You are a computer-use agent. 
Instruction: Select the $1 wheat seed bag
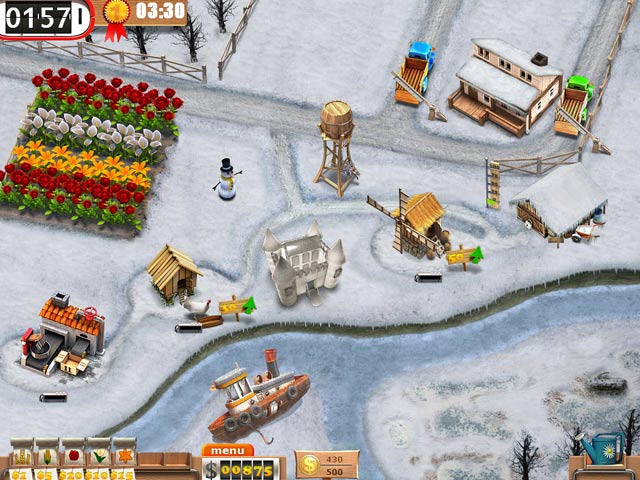[x=22, y=458]
